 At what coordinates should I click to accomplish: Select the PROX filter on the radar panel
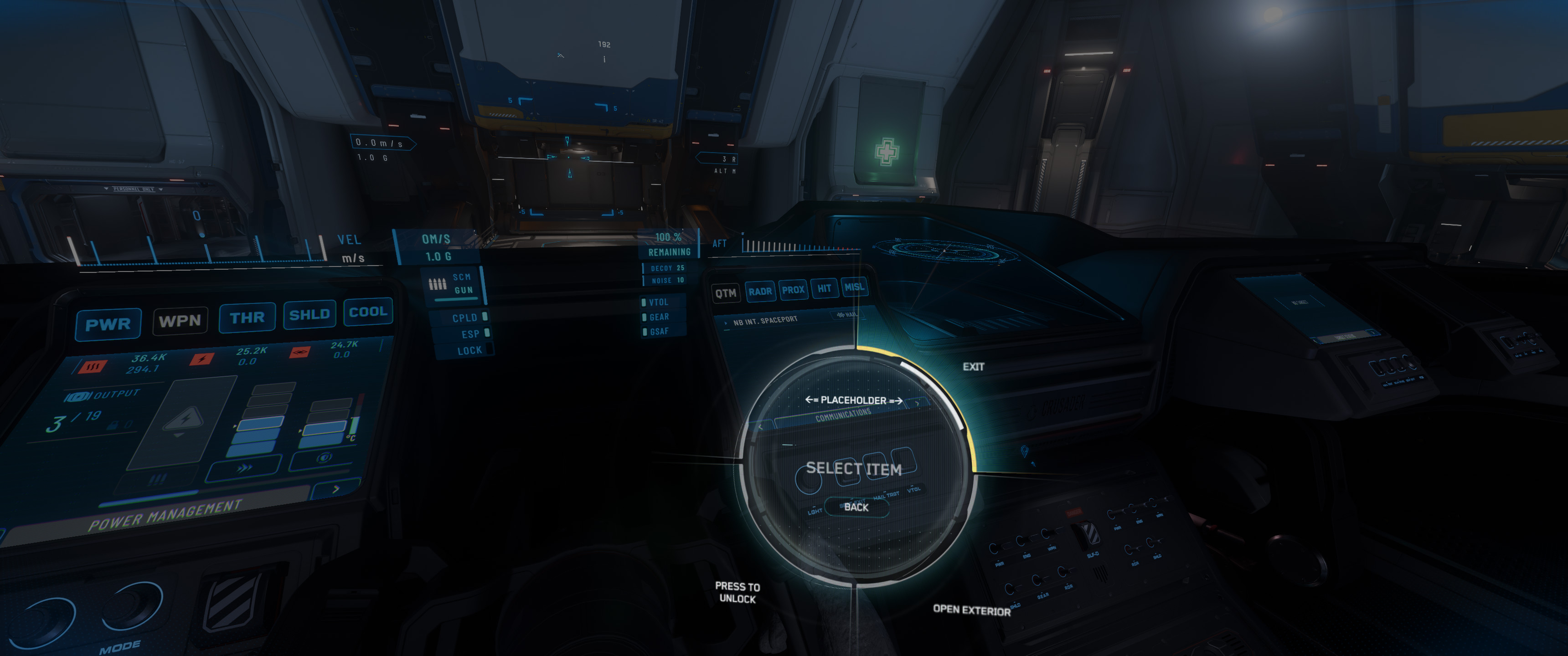794,289
